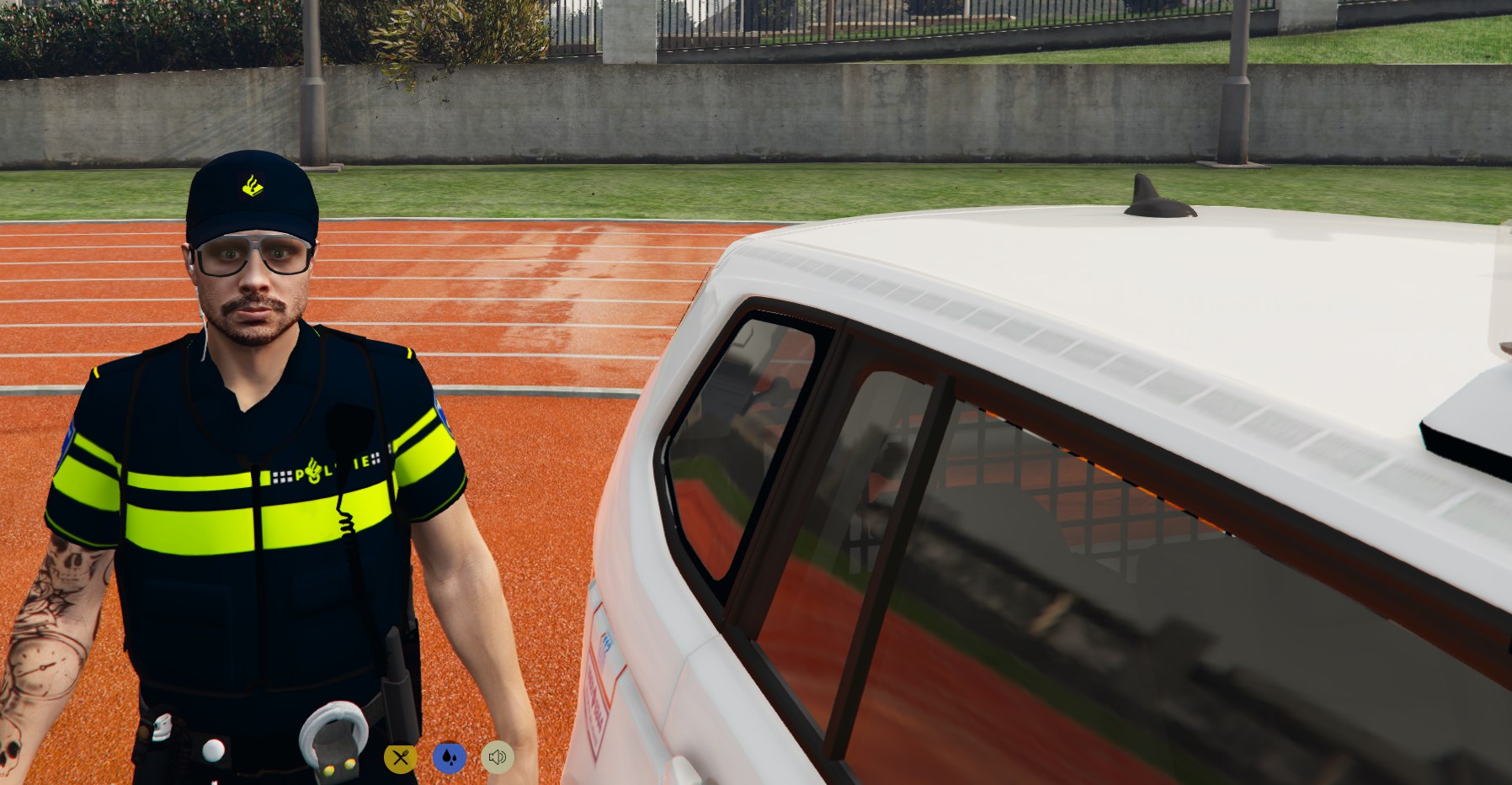Toggle the beige speaker voice icon
This screenshot has height=785, width=1512.
pyautogui.click(x=498, y=758)
